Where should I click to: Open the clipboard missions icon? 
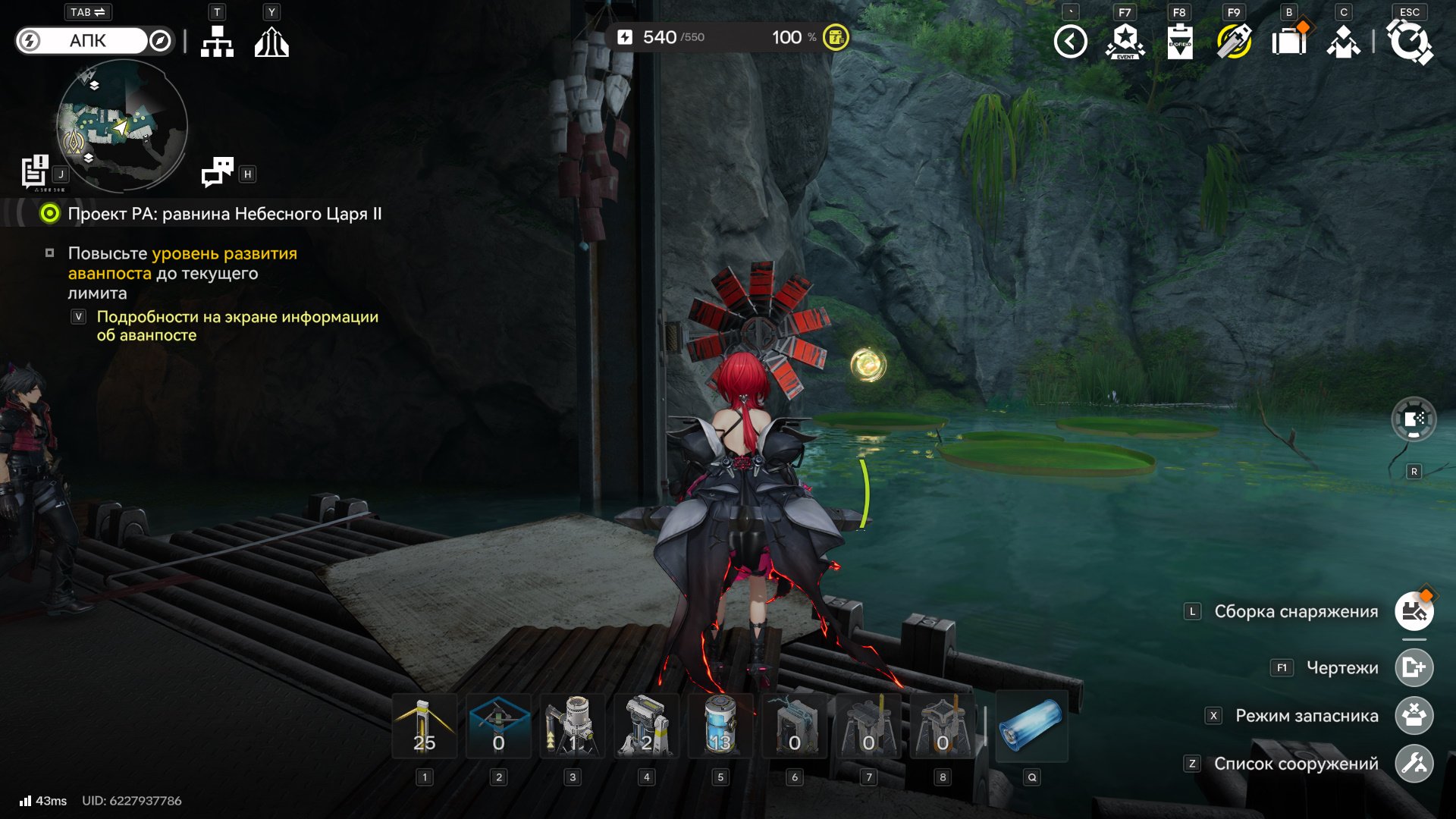point(1179,42)
